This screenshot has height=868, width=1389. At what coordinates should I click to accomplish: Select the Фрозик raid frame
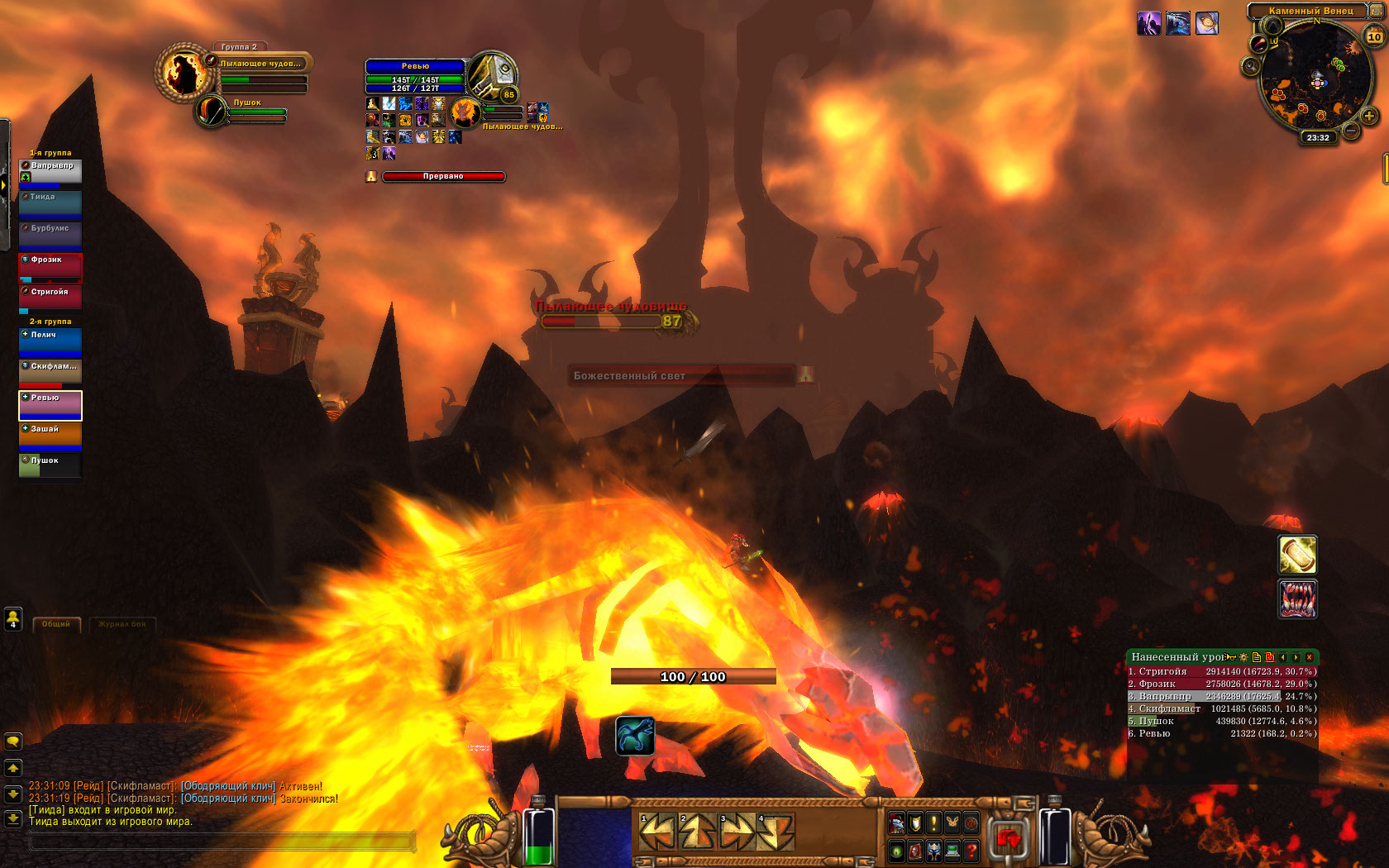[50, 268]
